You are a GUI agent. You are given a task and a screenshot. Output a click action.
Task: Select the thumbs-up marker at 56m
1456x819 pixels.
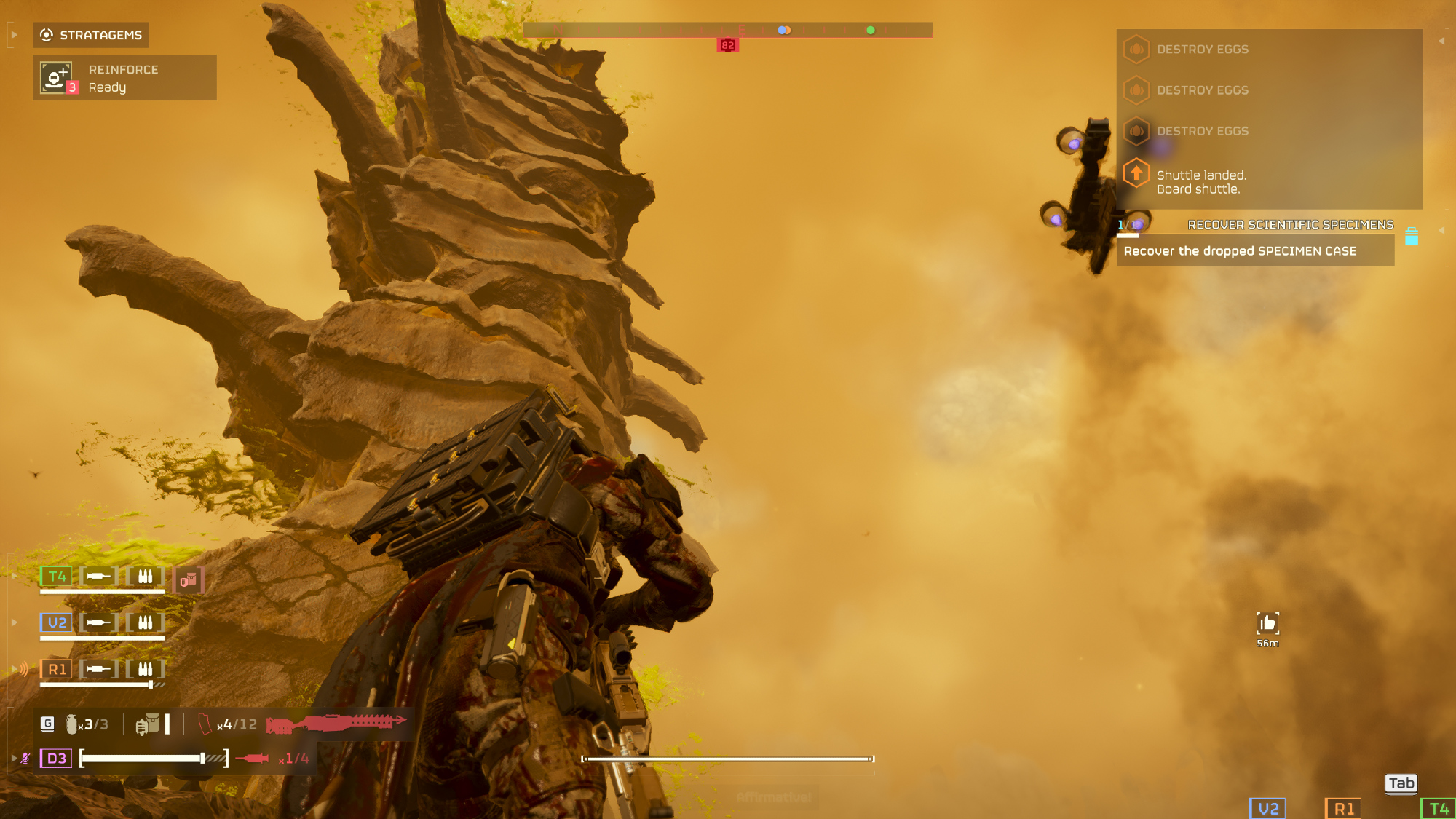click(1267, 623)
